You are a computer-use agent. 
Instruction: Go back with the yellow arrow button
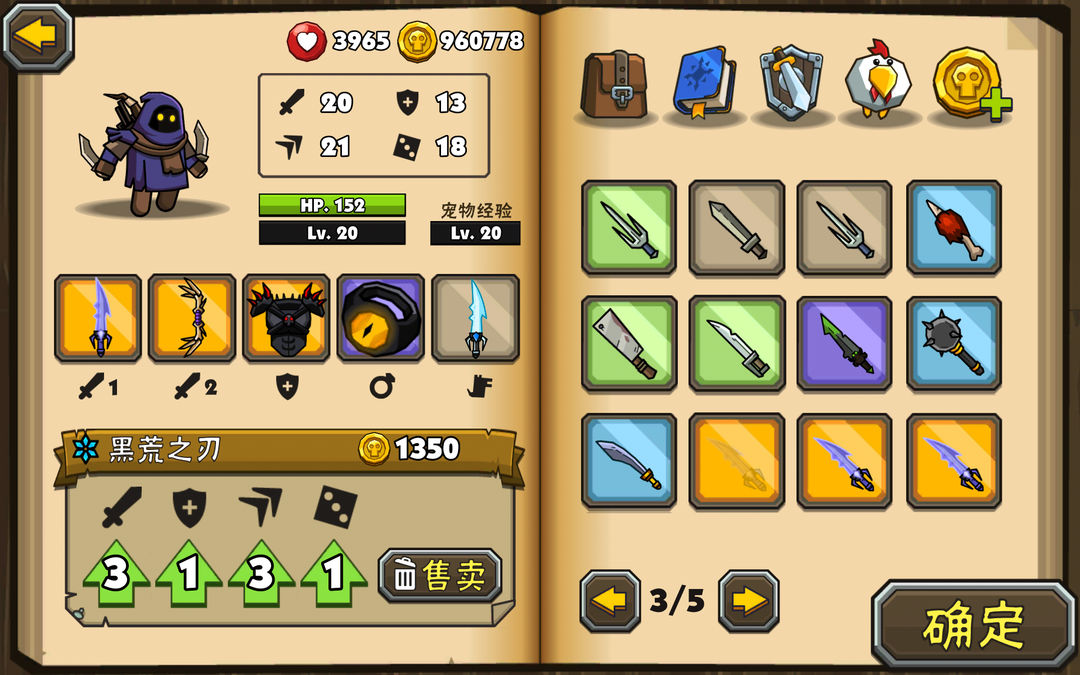[x=38, y=36]
